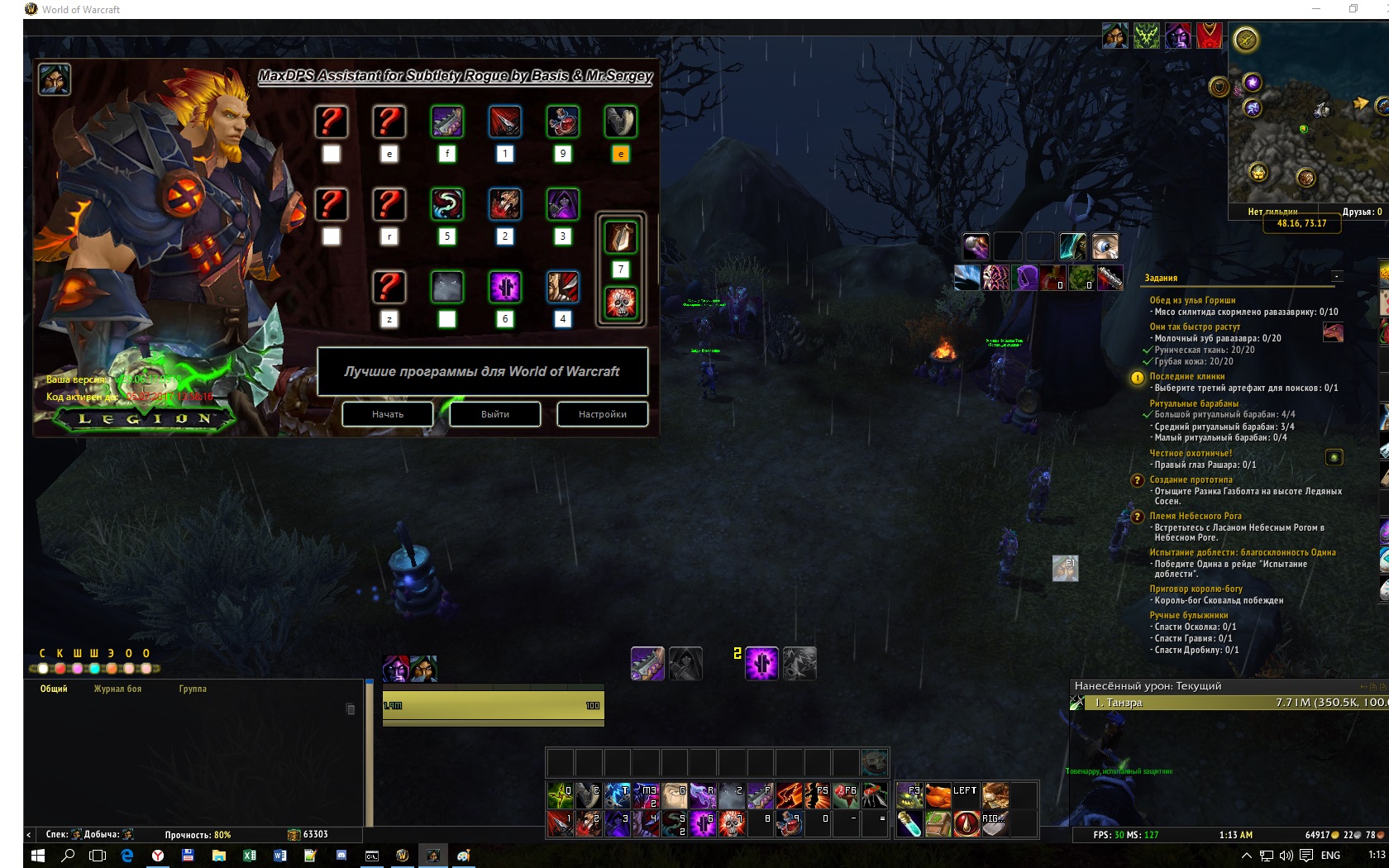Select the orange keybind box labeled e
This screenshot has height=868, width=1389.
pos(621,154)
